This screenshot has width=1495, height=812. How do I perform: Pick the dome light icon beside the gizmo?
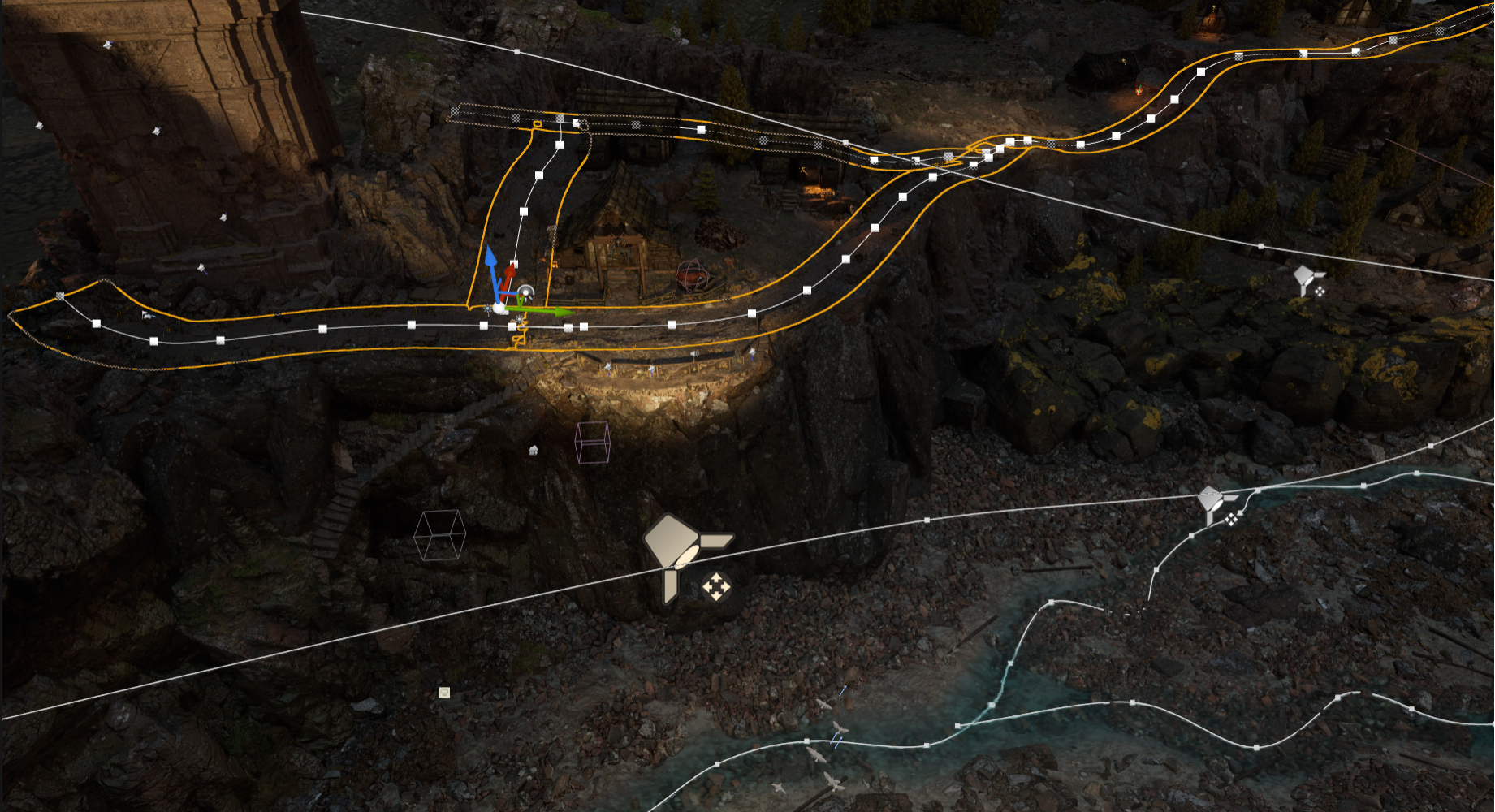coord(526,292)
